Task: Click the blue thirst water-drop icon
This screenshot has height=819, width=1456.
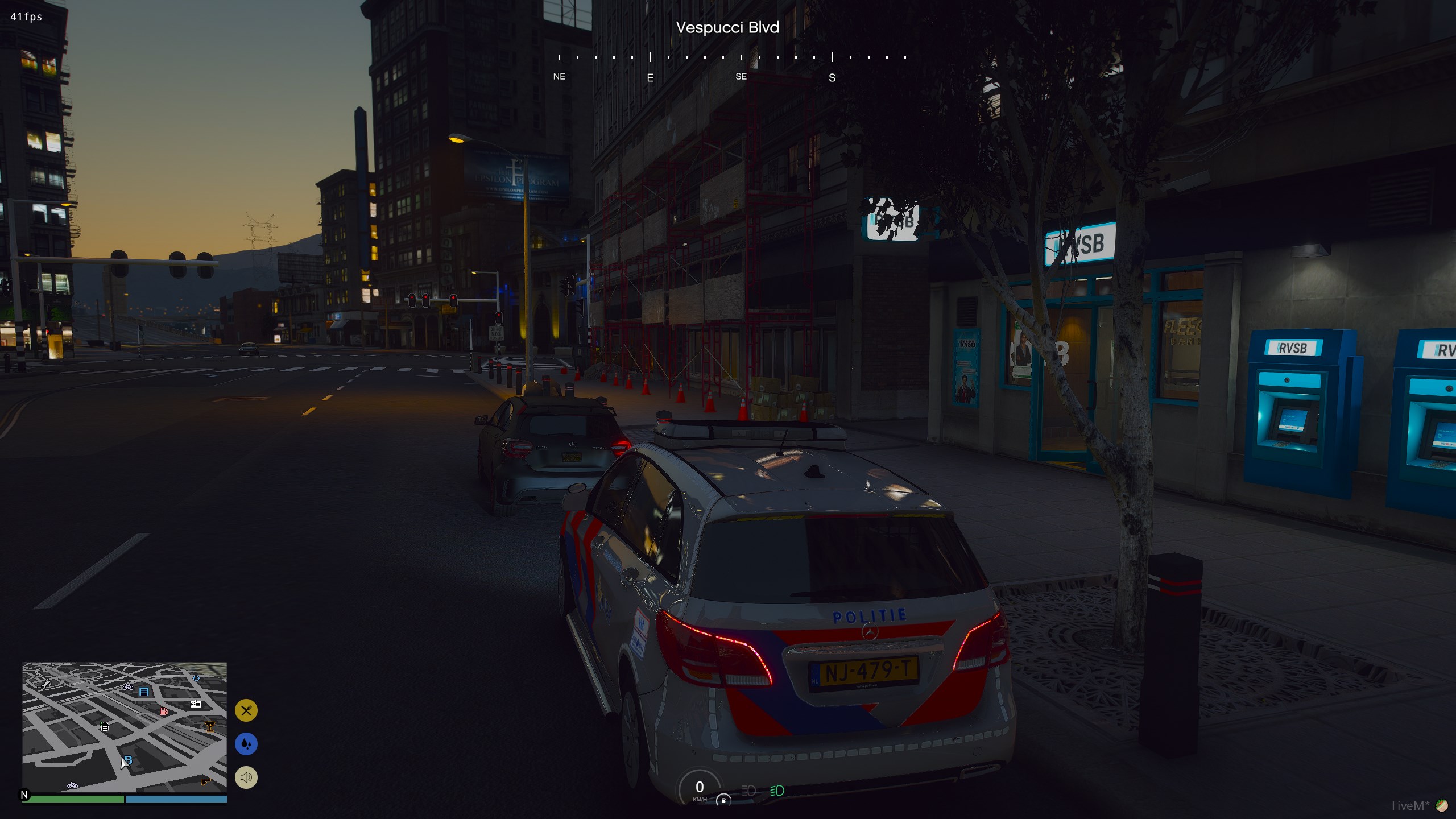Action: coord(246,744)
